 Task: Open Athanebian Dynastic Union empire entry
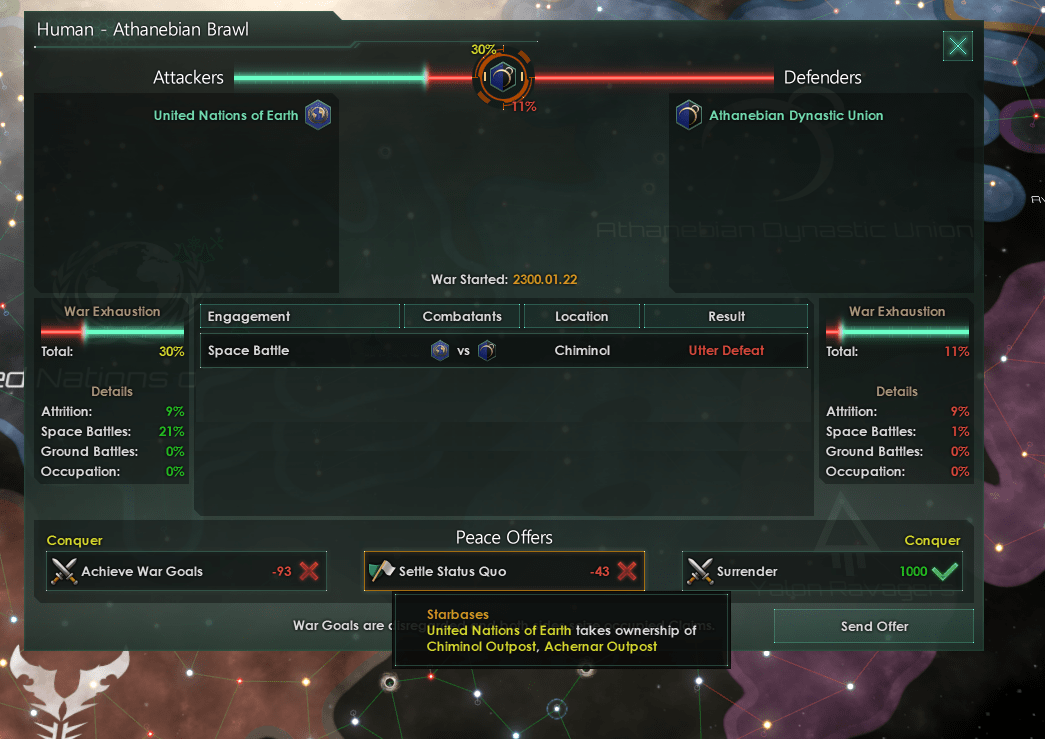coord(796,115)
